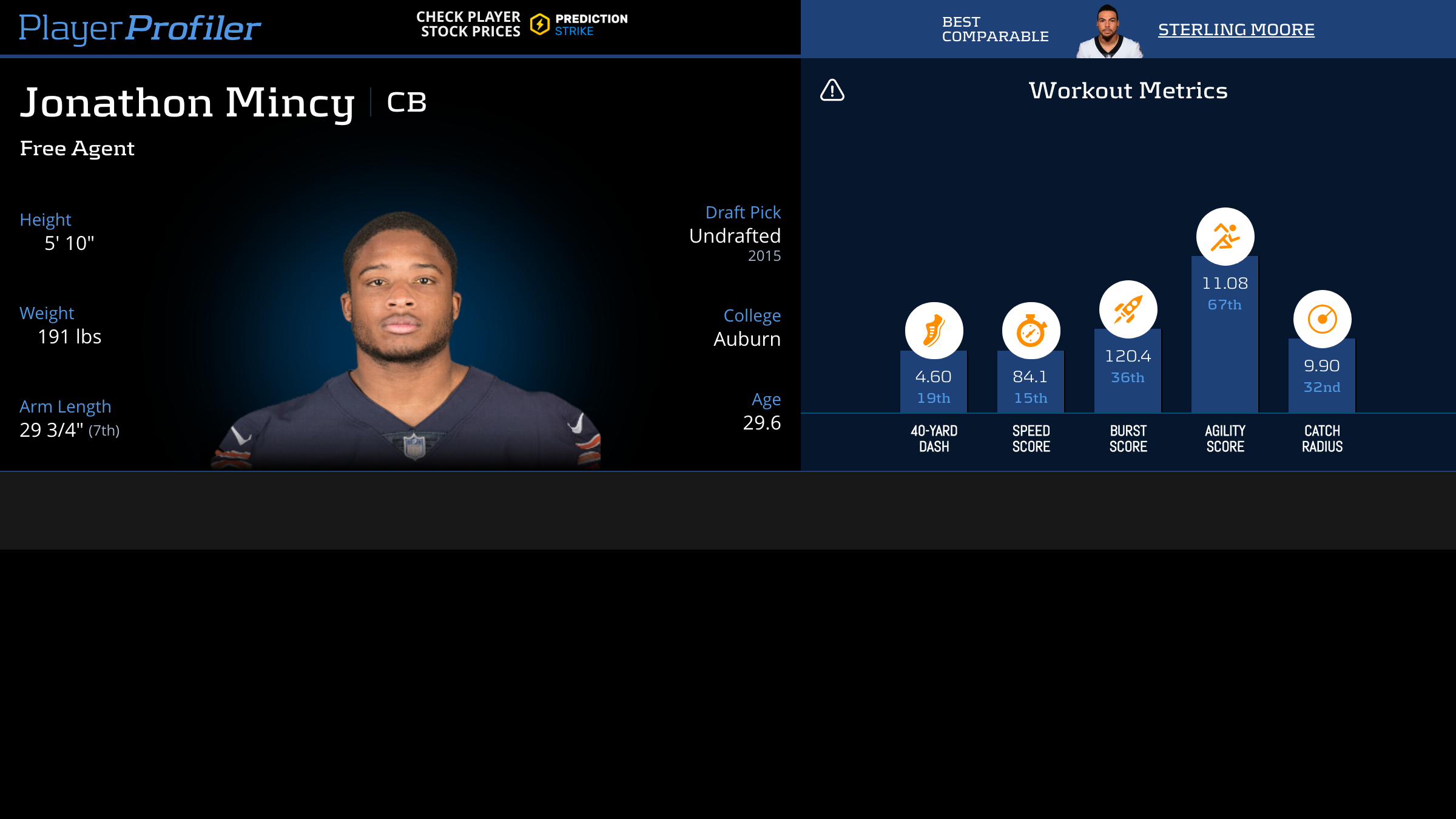This screenshot has height=819, width=1456.
Task: Show the Agility Score running figure icon
Action: coord(1225,237)
